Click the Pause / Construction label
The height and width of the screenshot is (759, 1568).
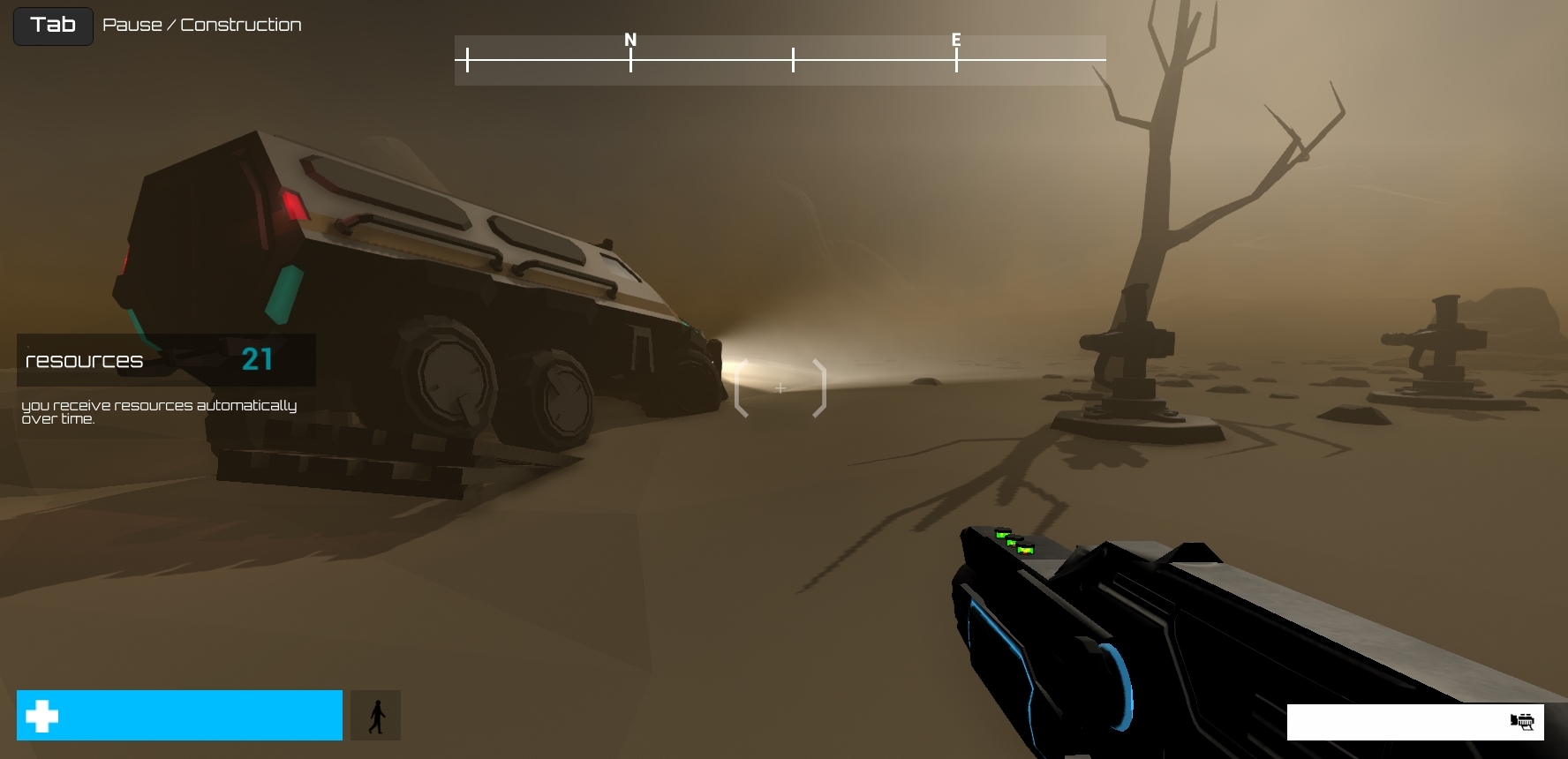pos(202,25)
